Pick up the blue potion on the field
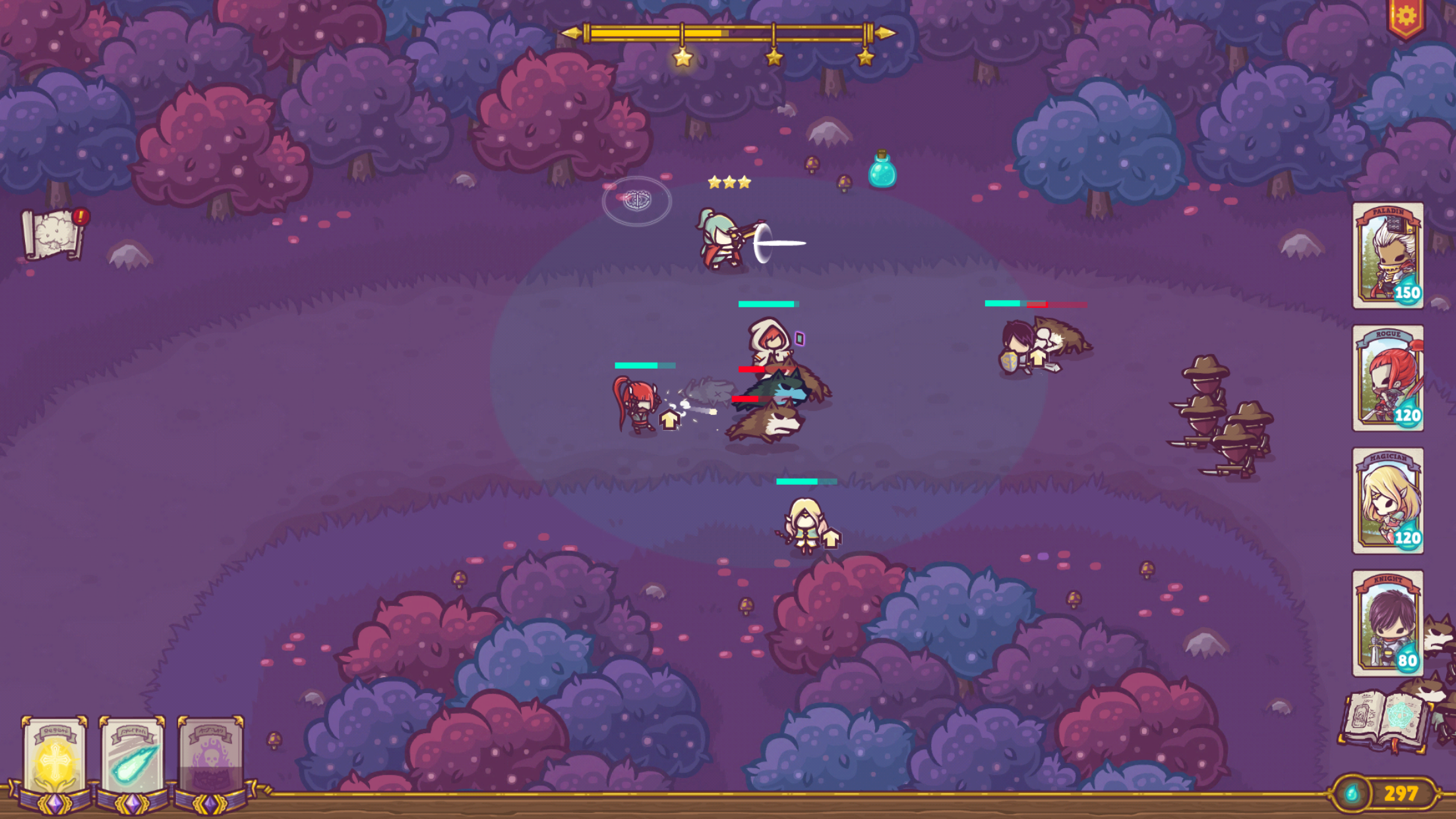The height and width of the screenshot is (819, 1456). point(882,175)
